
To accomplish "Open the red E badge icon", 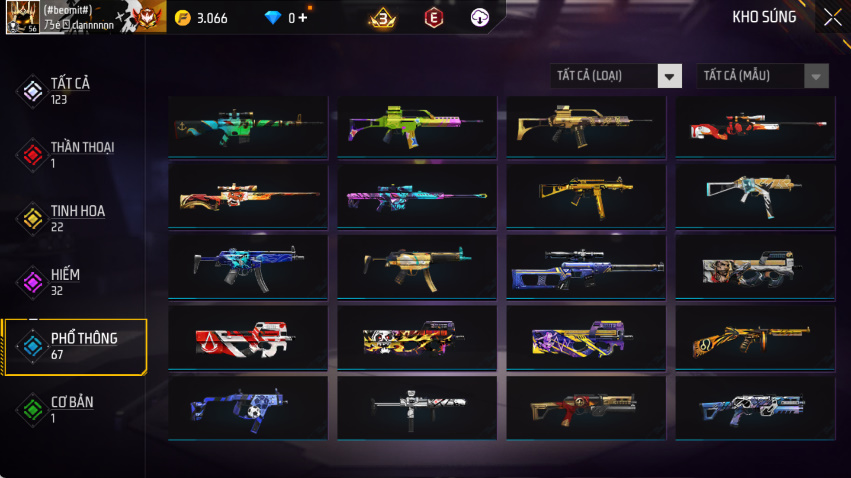I will pos(433,17).
